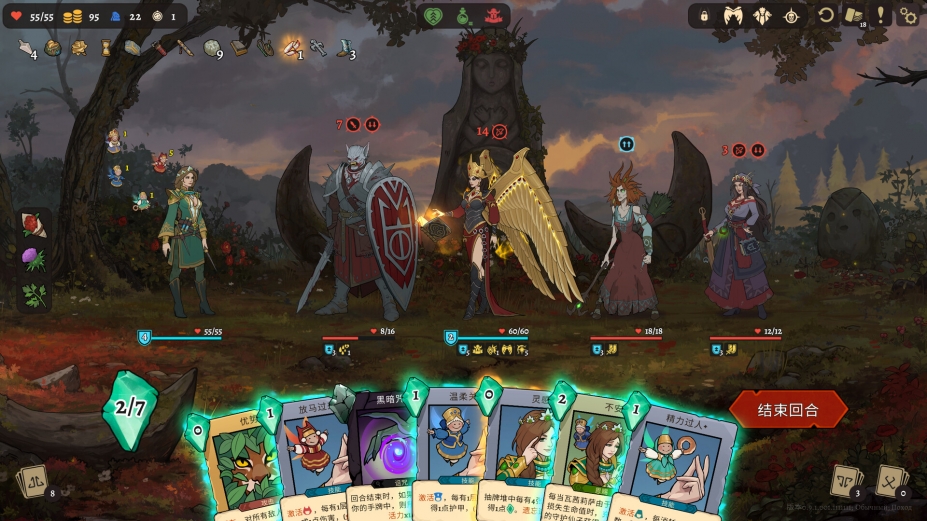Open the deck view showing 18 cards

[x=853, y=16]
